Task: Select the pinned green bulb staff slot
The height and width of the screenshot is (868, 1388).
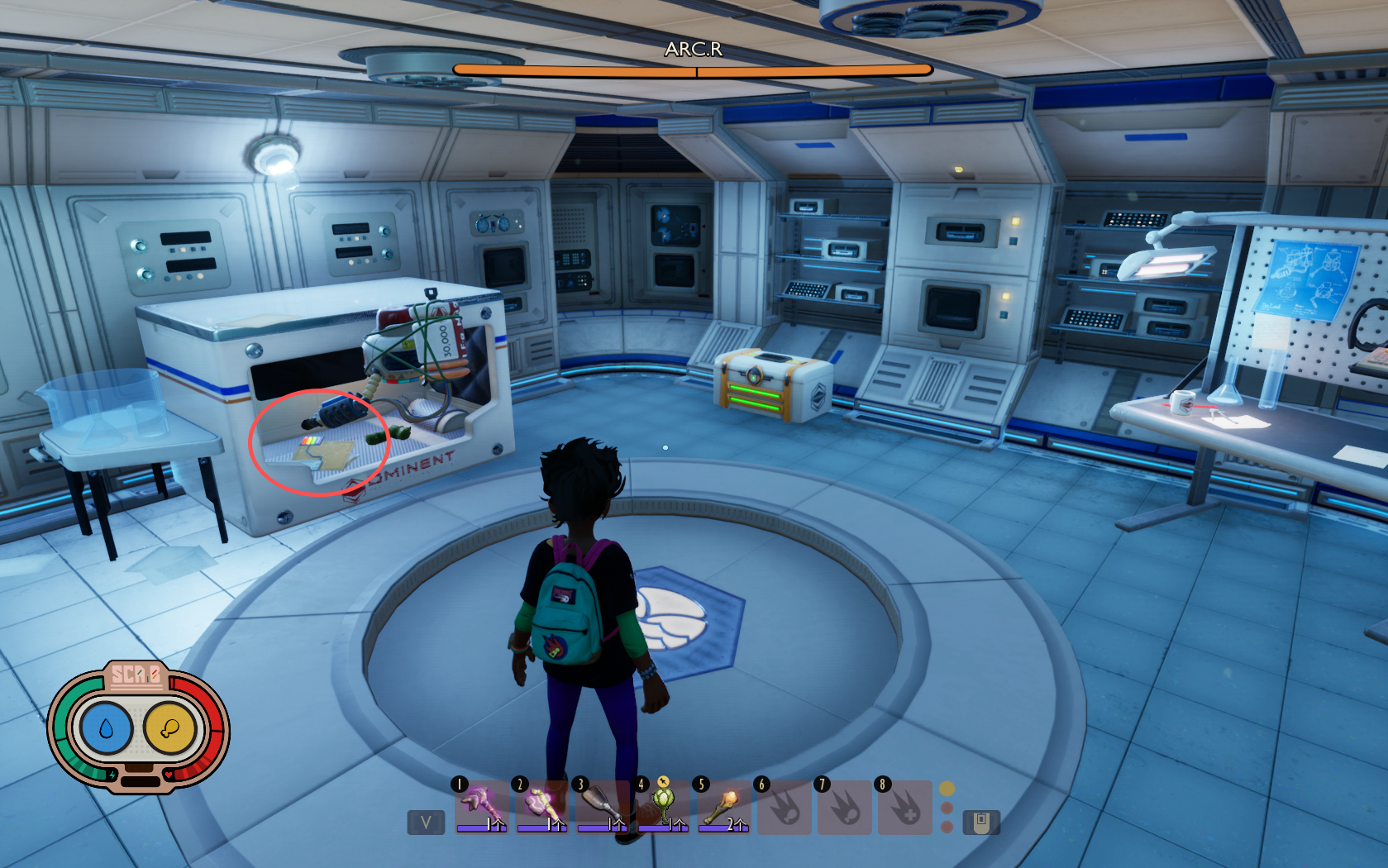Action: tap(663, 806)
